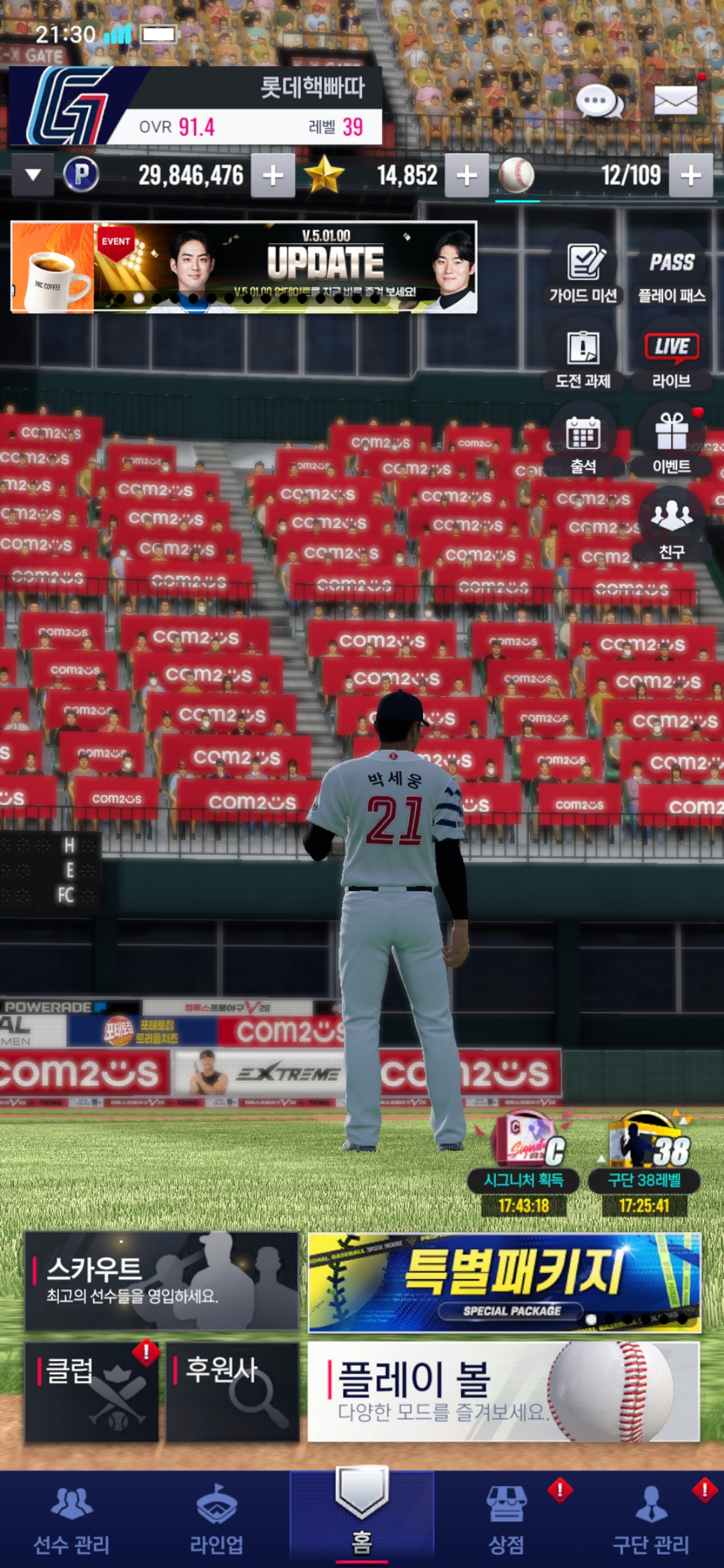
Task: Open the 스카우트 scout panel
Action: [x=162, y=1281]
